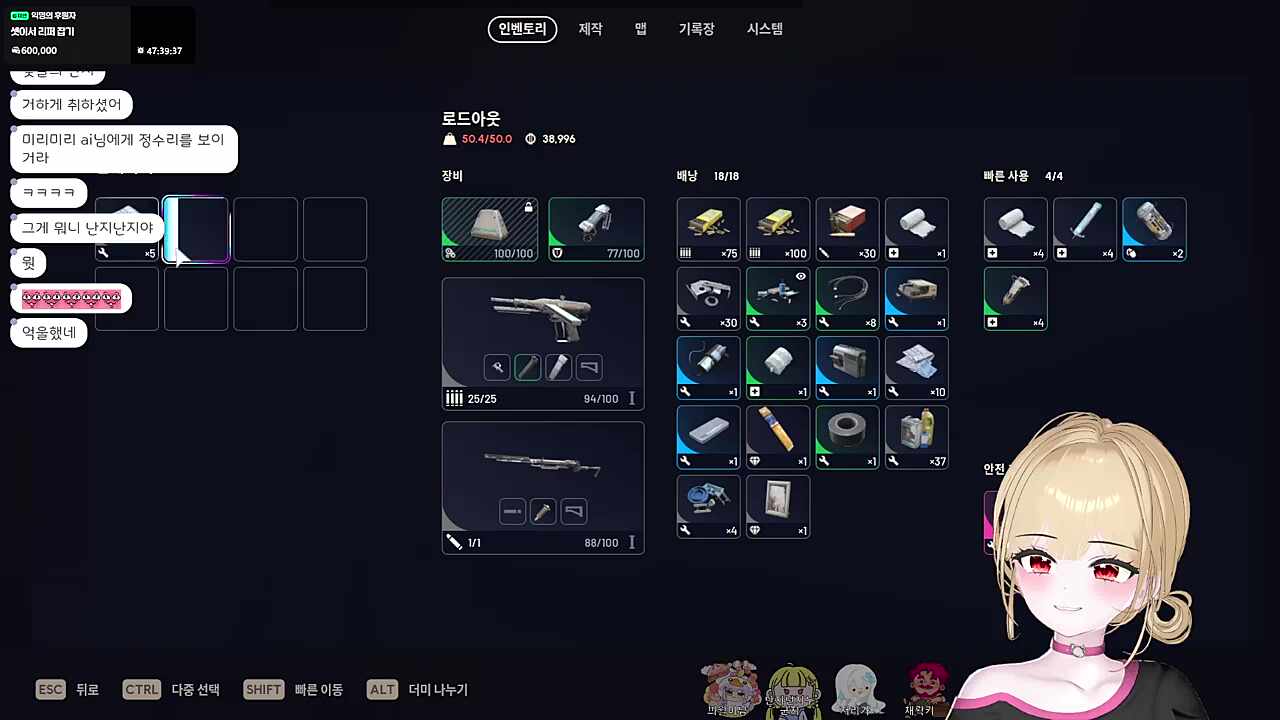The width and height of the screenshot is (1280, 720).
Task: Click the lock icon on the backpack slot
Action: pyautogui.click(x=528, y=205)
